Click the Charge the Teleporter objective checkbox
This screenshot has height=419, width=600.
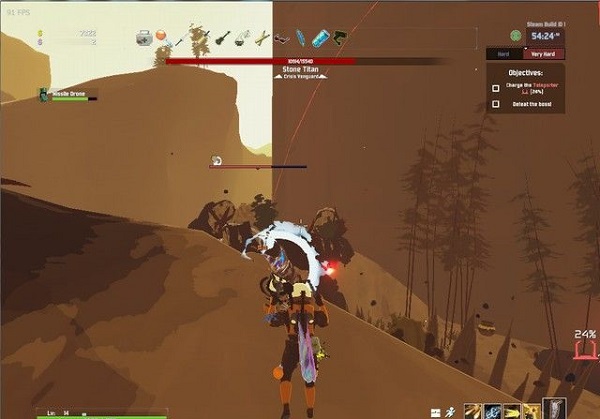coord(496,88)
